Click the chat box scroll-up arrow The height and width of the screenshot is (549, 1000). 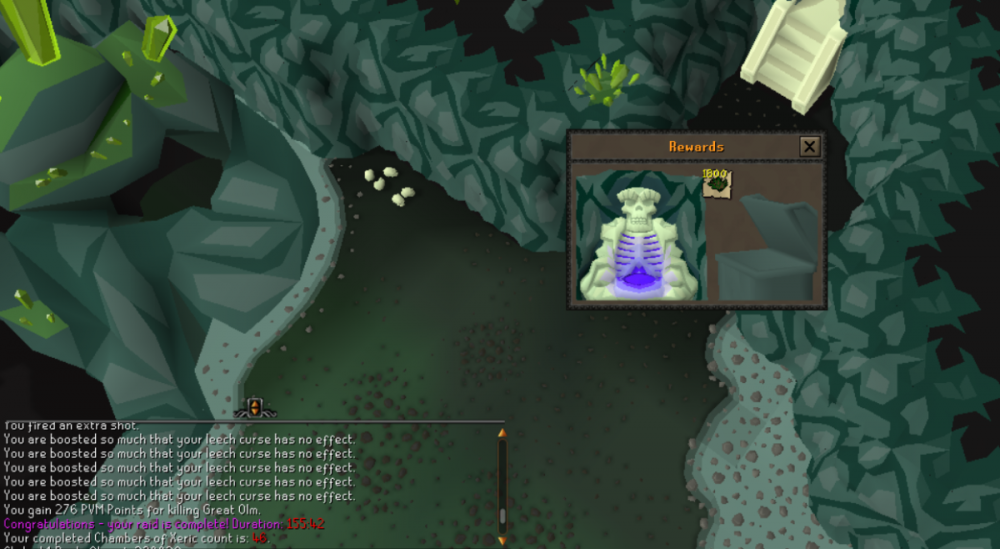(x=502, y=433)
